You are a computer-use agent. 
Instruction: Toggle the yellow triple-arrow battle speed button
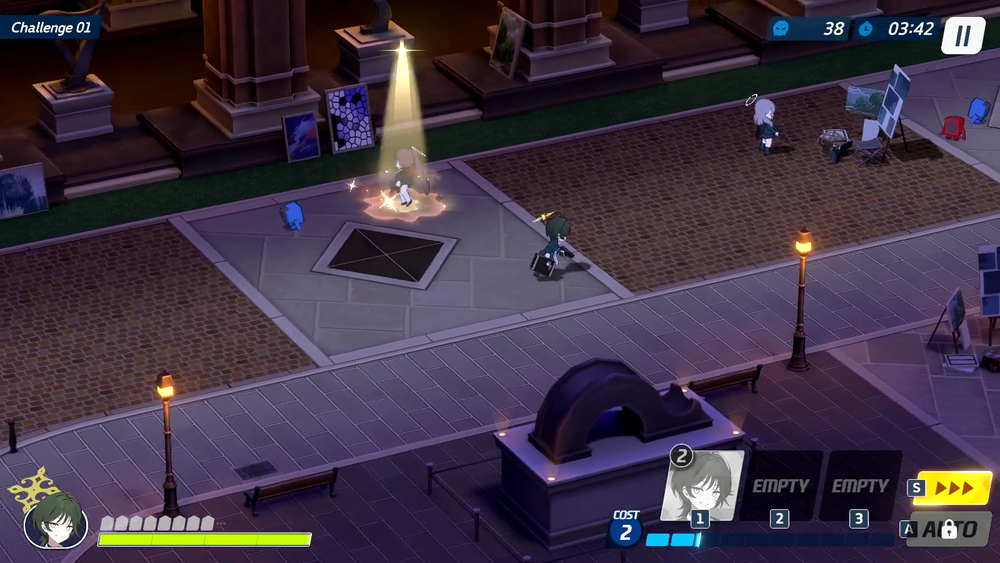[x=953, y=488]
